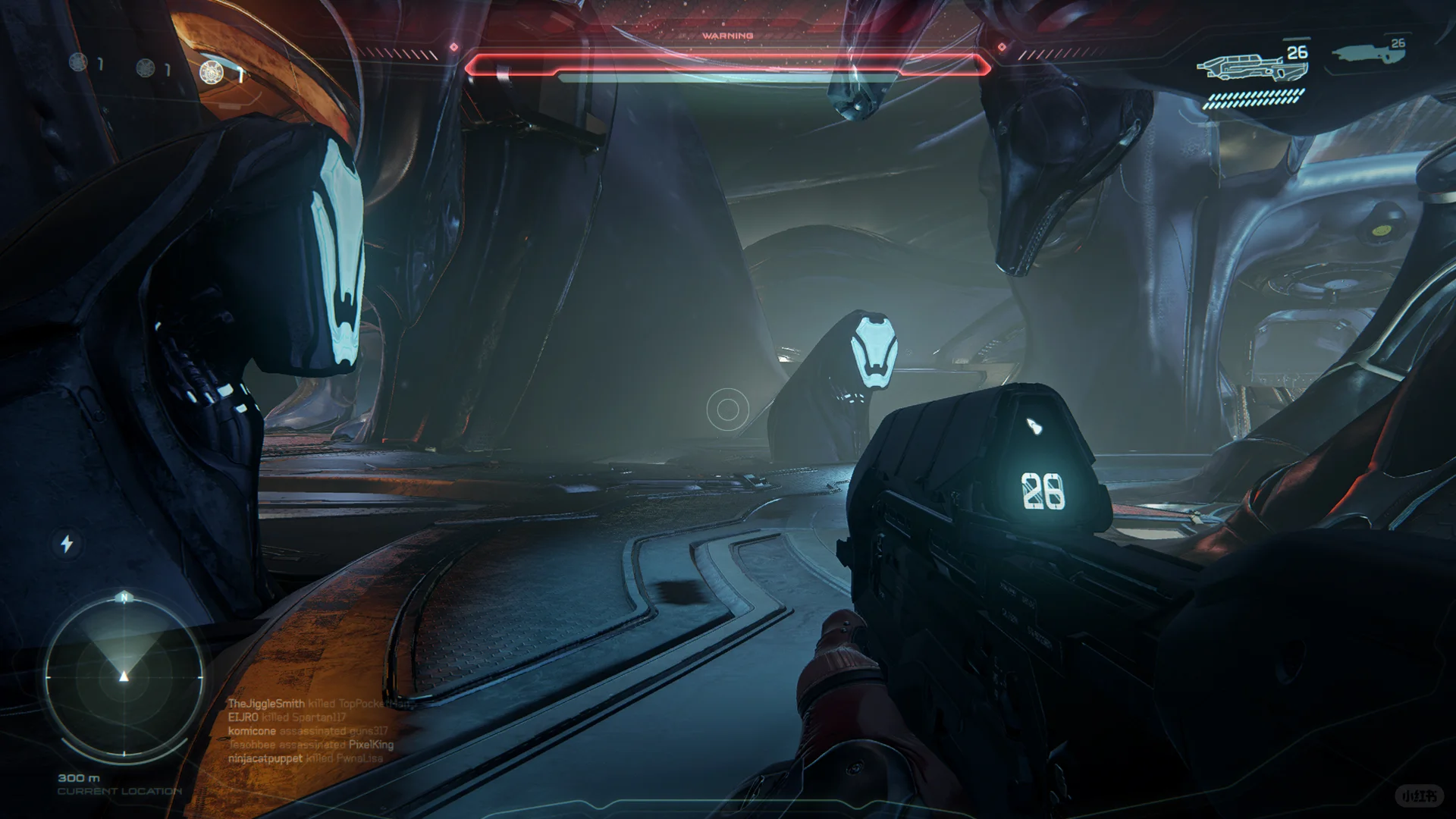Image resolution: width=1456 pixels, height=819 pixels.
Task: Select the highlighted grenade icon
Action: 211,72
